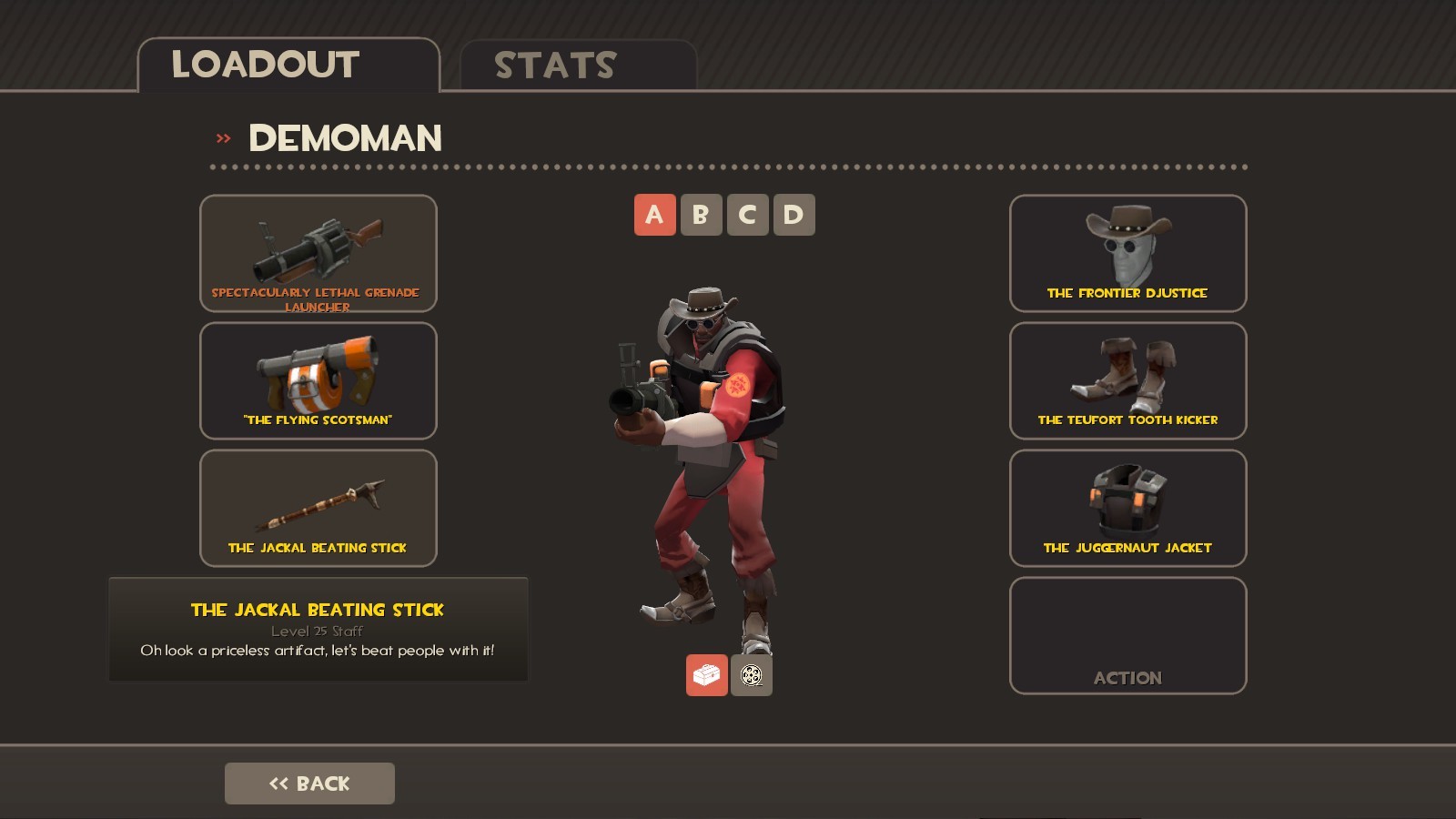Select The Jackal Beating Stick melee slot
This screenshot has height=819, width=1456.
click(318, 508)
